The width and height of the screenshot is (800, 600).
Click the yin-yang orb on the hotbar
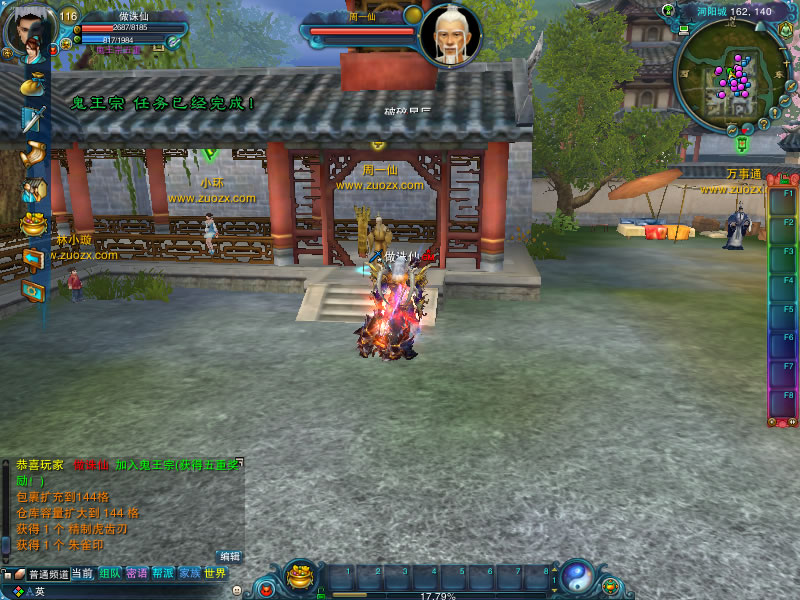(576, 576)
